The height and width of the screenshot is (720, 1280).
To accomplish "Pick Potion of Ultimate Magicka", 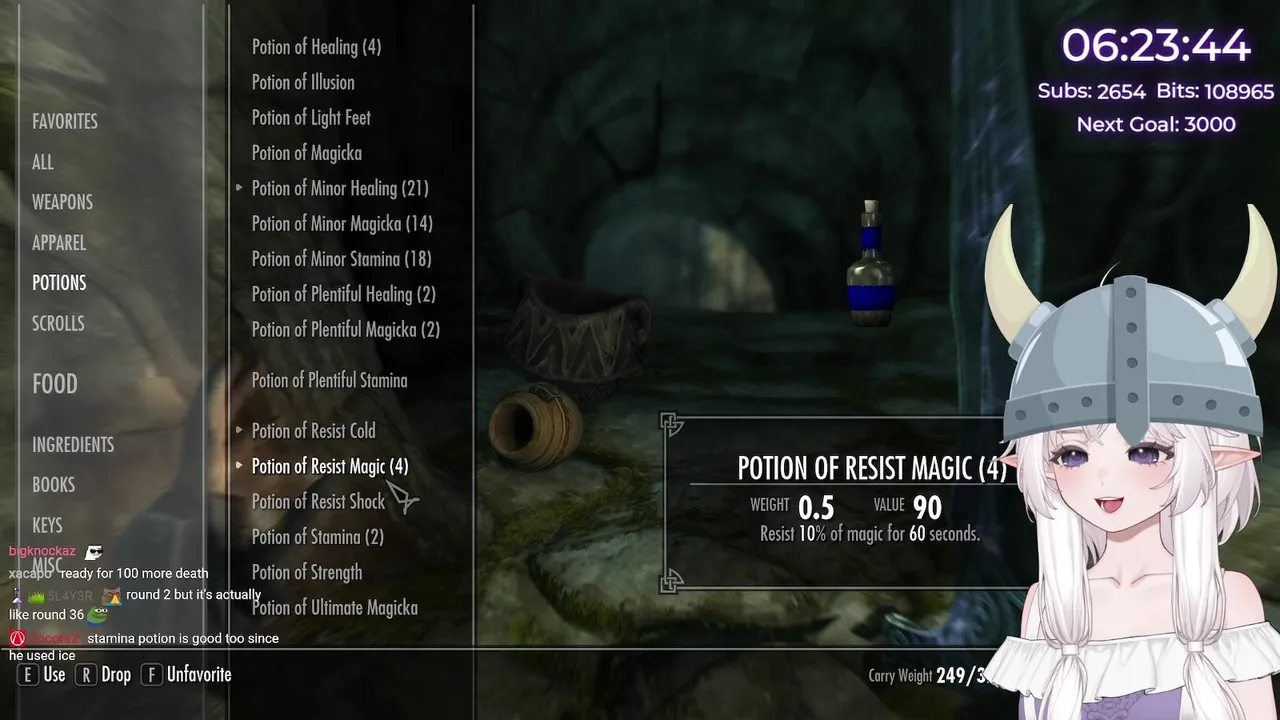I will pos(334,608).
